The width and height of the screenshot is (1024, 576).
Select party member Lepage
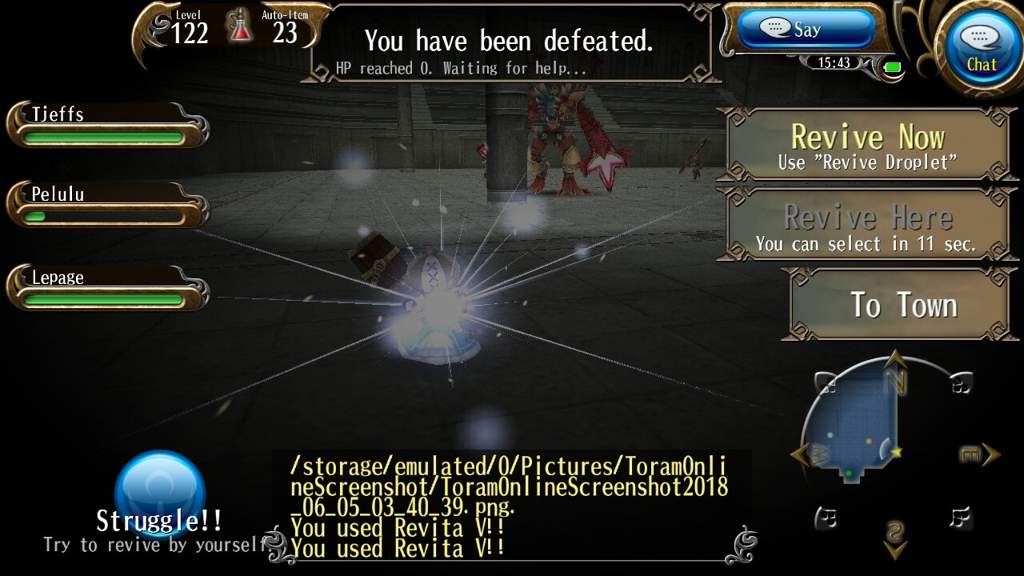coord(107,285)
